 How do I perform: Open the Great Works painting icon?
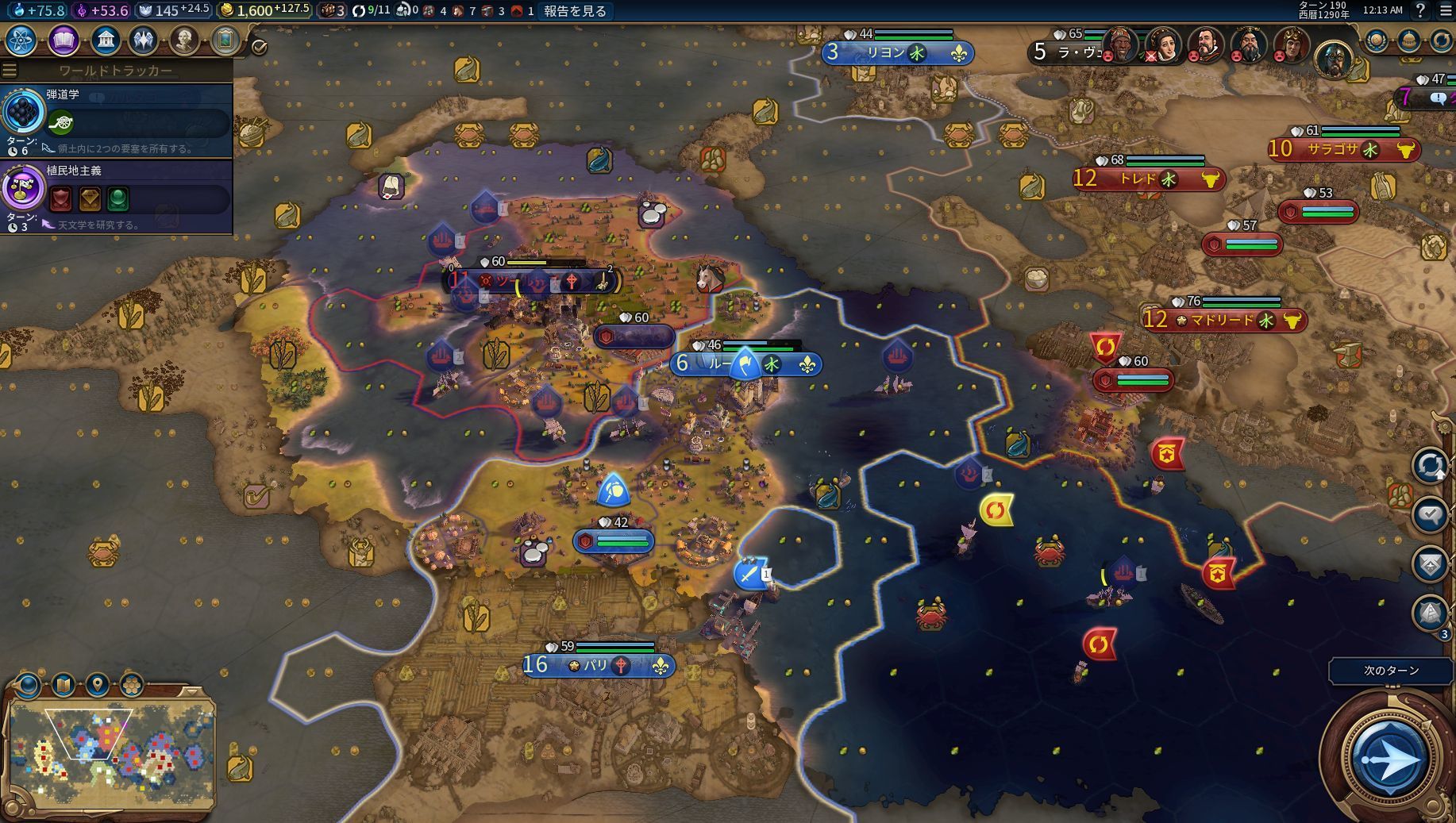(225, 40)
